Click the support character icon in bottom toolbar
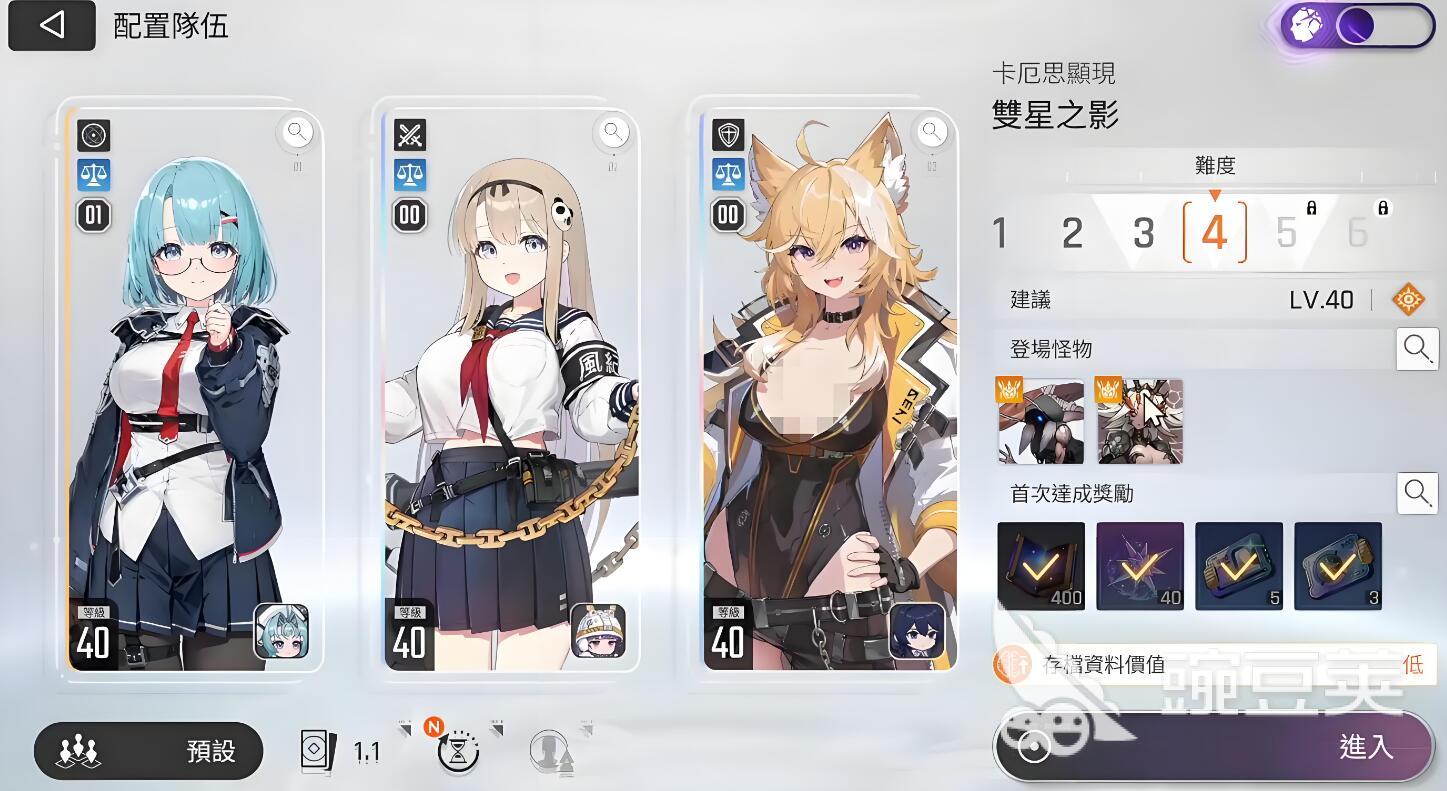 [x=549, y=752]
